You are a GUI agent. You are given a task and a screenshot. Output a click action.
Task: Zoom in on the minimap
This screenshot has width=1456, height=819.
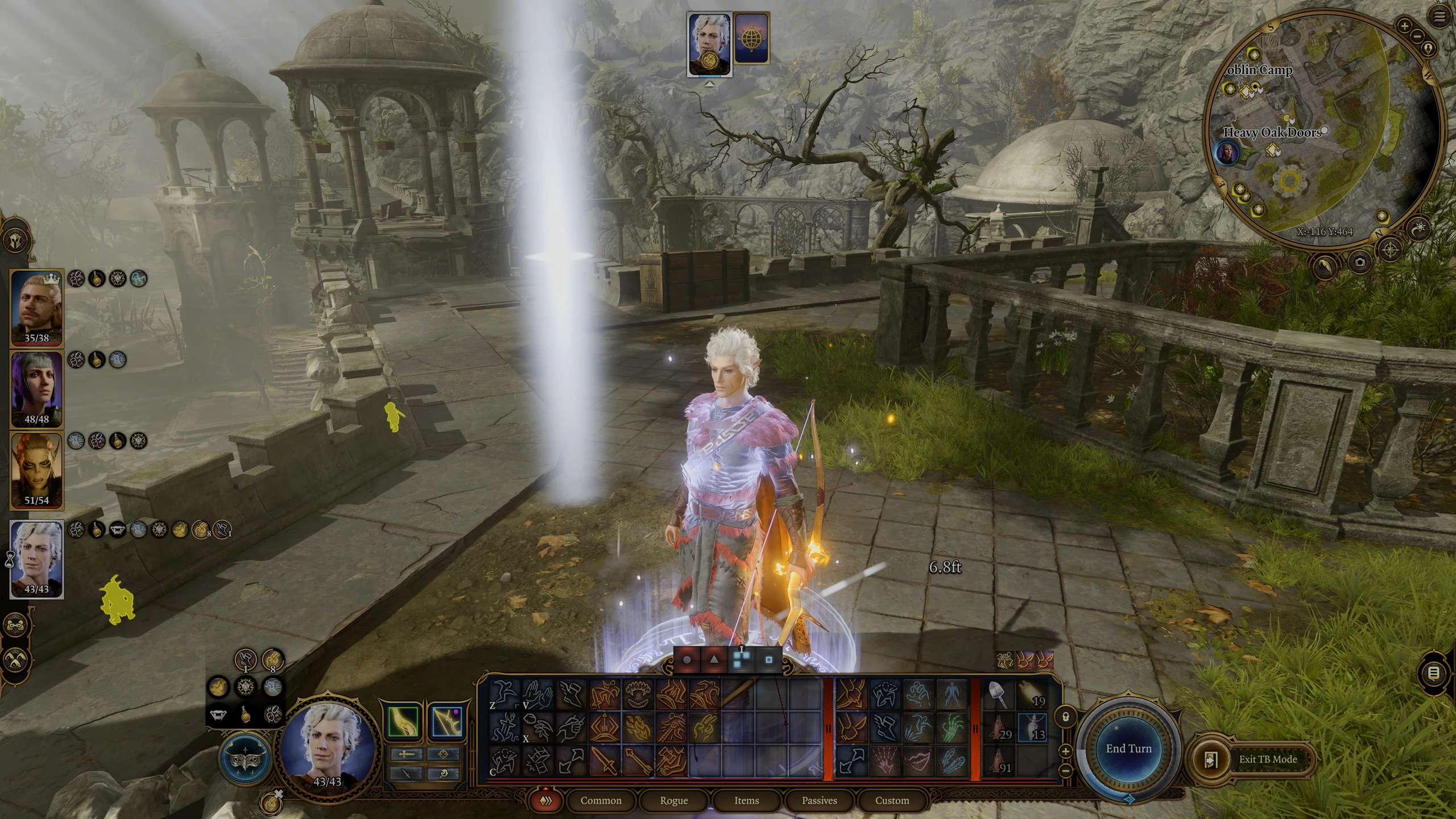[x=1404, y=26]
